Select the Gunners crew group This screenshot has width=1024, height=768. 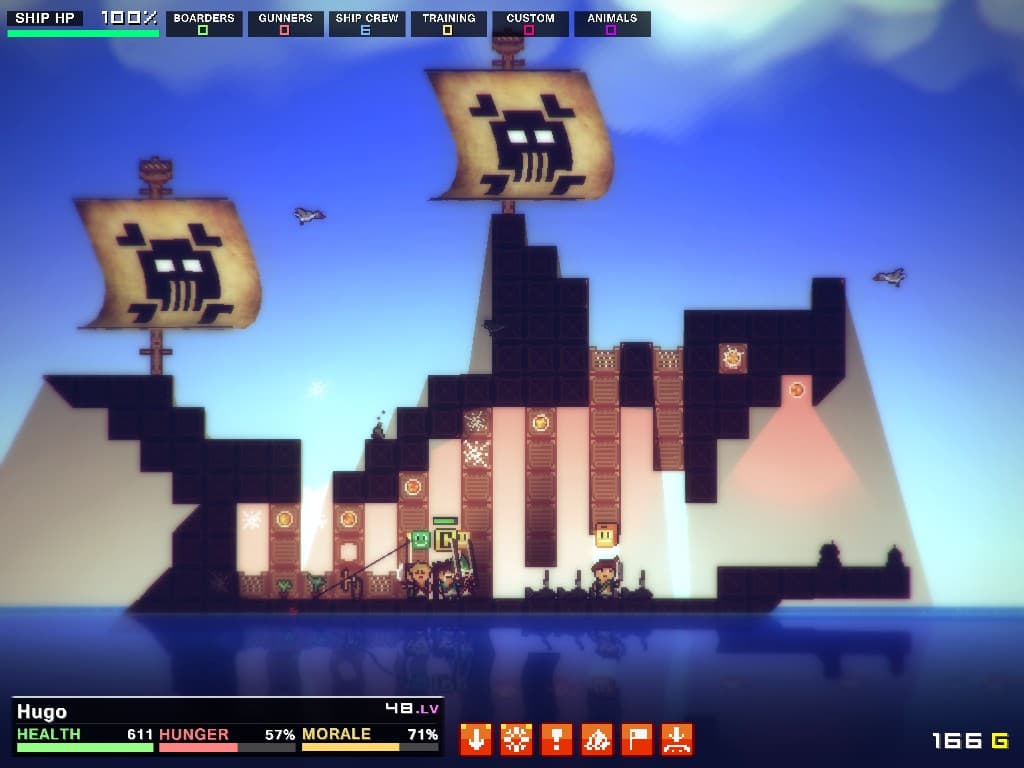coord(285,23)
